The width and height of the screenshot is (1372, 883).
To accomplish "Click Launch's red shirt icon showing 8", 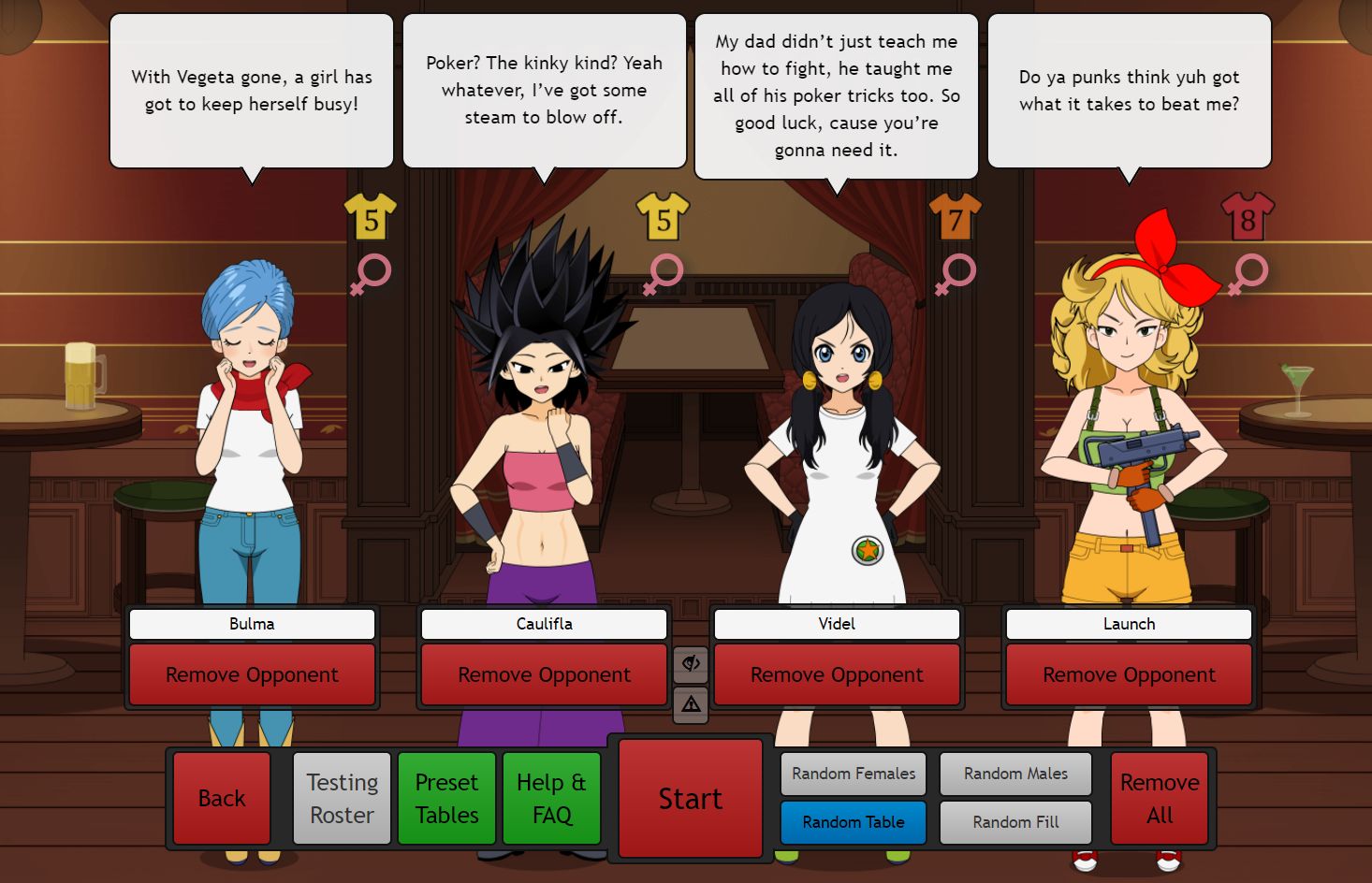I will pyautogui.click(x=1248, y=216).
